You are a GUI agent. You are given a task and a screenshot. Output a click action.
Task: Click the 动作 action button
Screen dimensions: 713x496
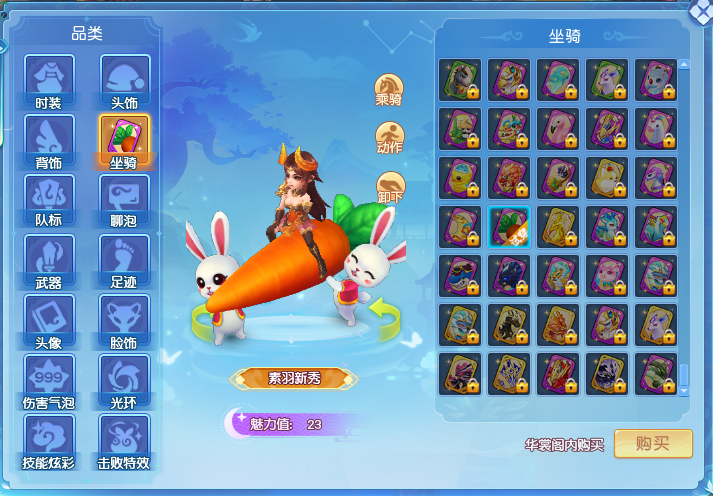(389, 138)
